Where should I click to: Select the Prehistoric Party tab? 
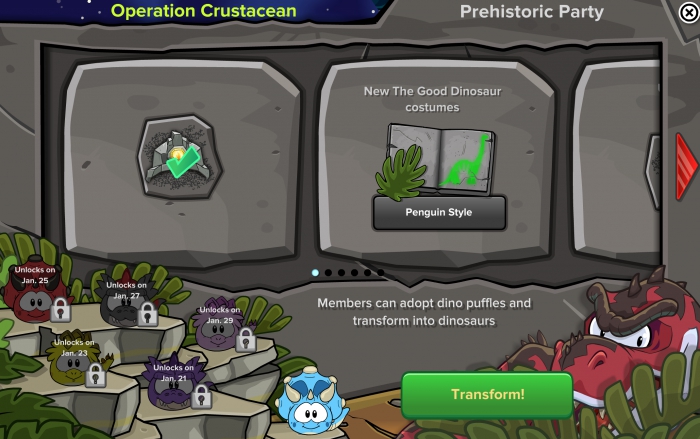(531, 12)
